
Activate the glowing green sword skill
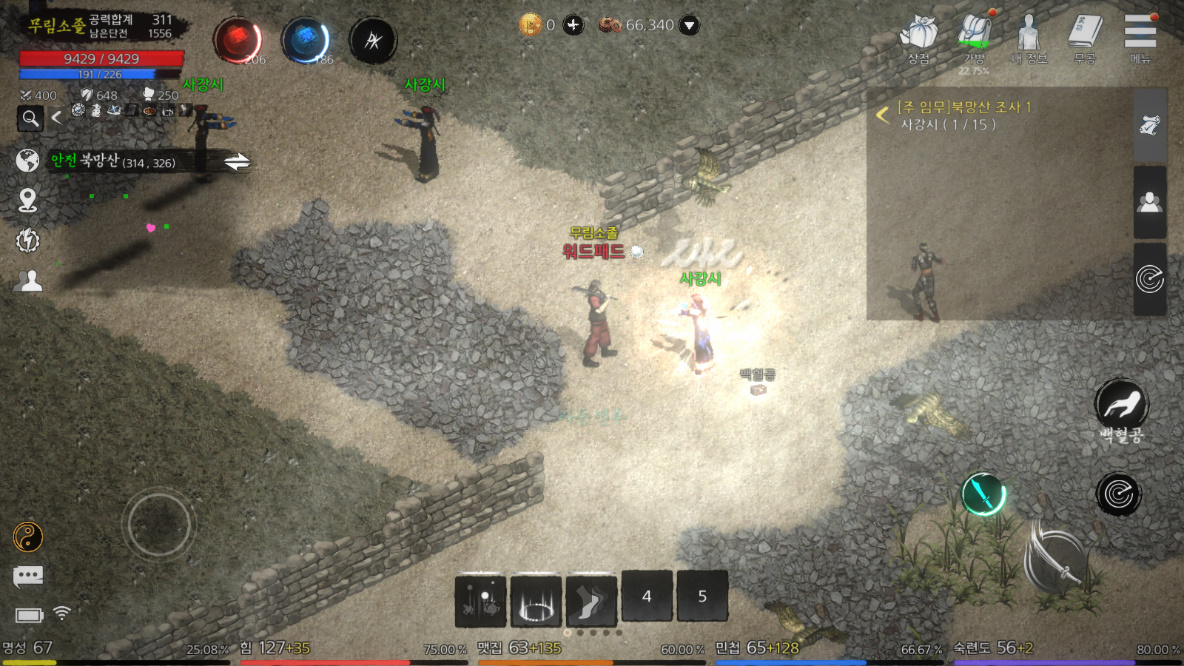pos(983,493)
